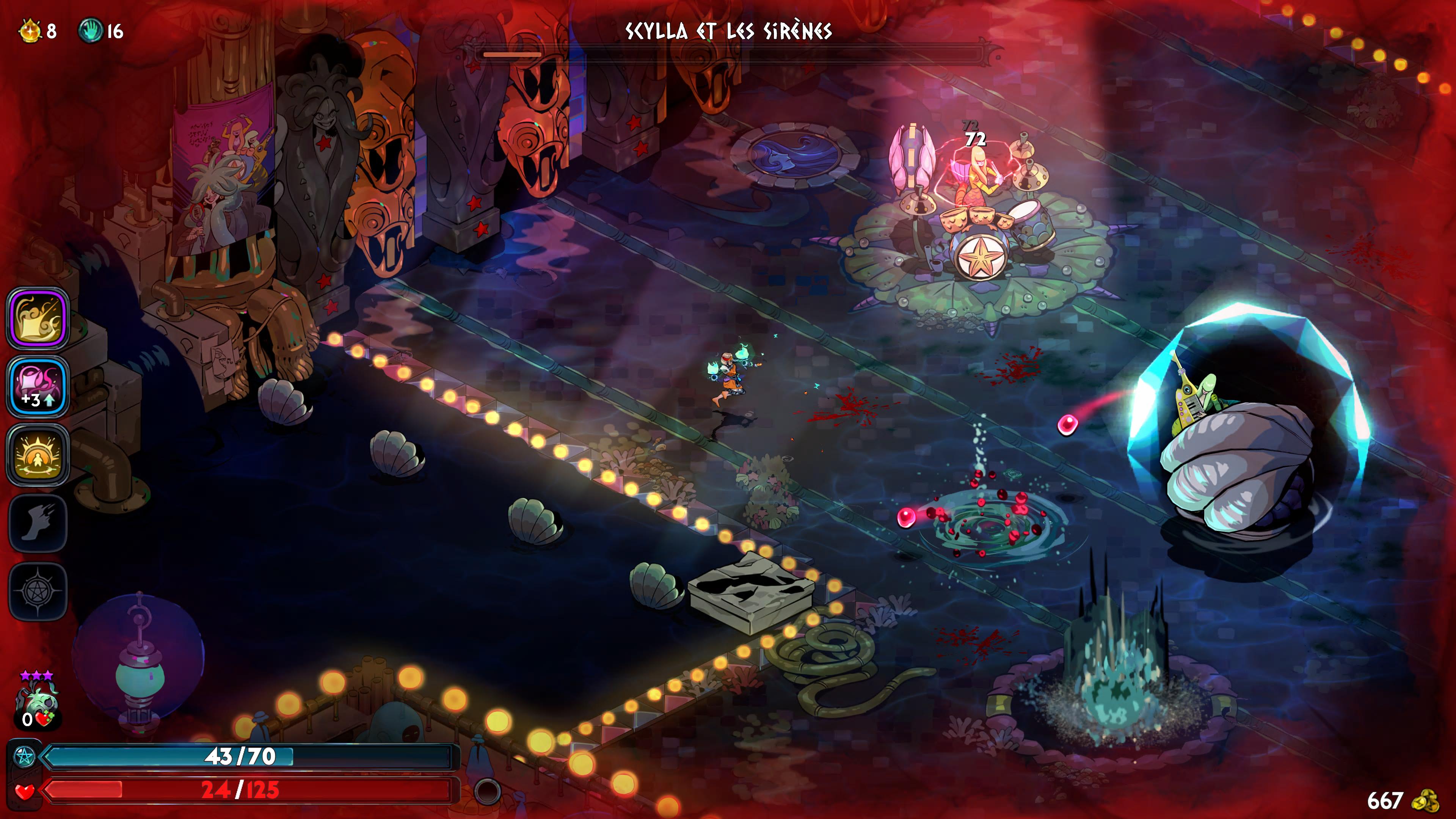Select the pink boon icon marked +3
The width and height of the screenshot is (1456, 819).
tap(38, 387)
